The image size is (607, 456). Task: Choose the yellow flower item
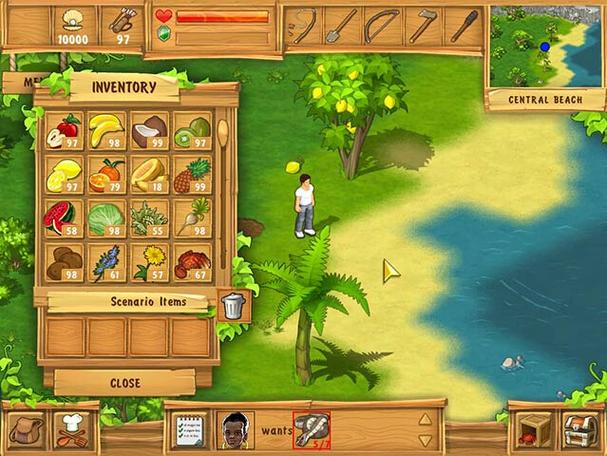[x=149, y=262]
